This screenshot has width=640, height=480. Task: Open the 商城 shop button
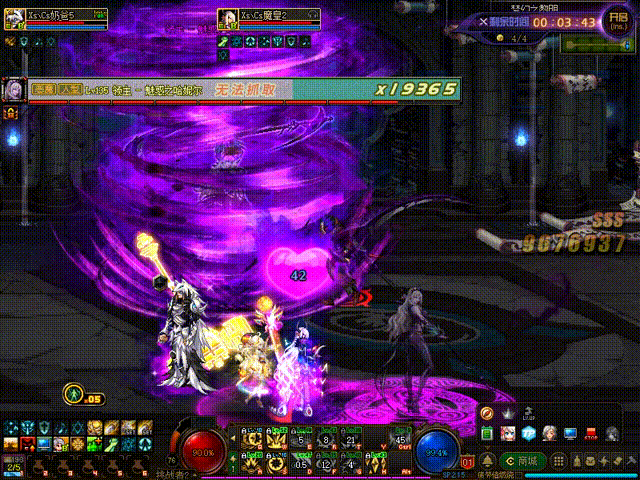tap(525, 461)
